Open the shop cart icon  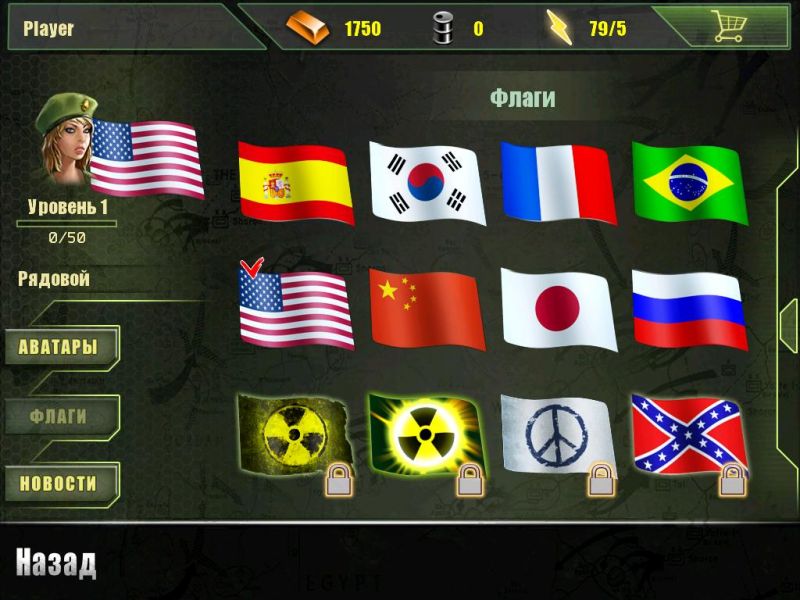(x=731, y=26)
